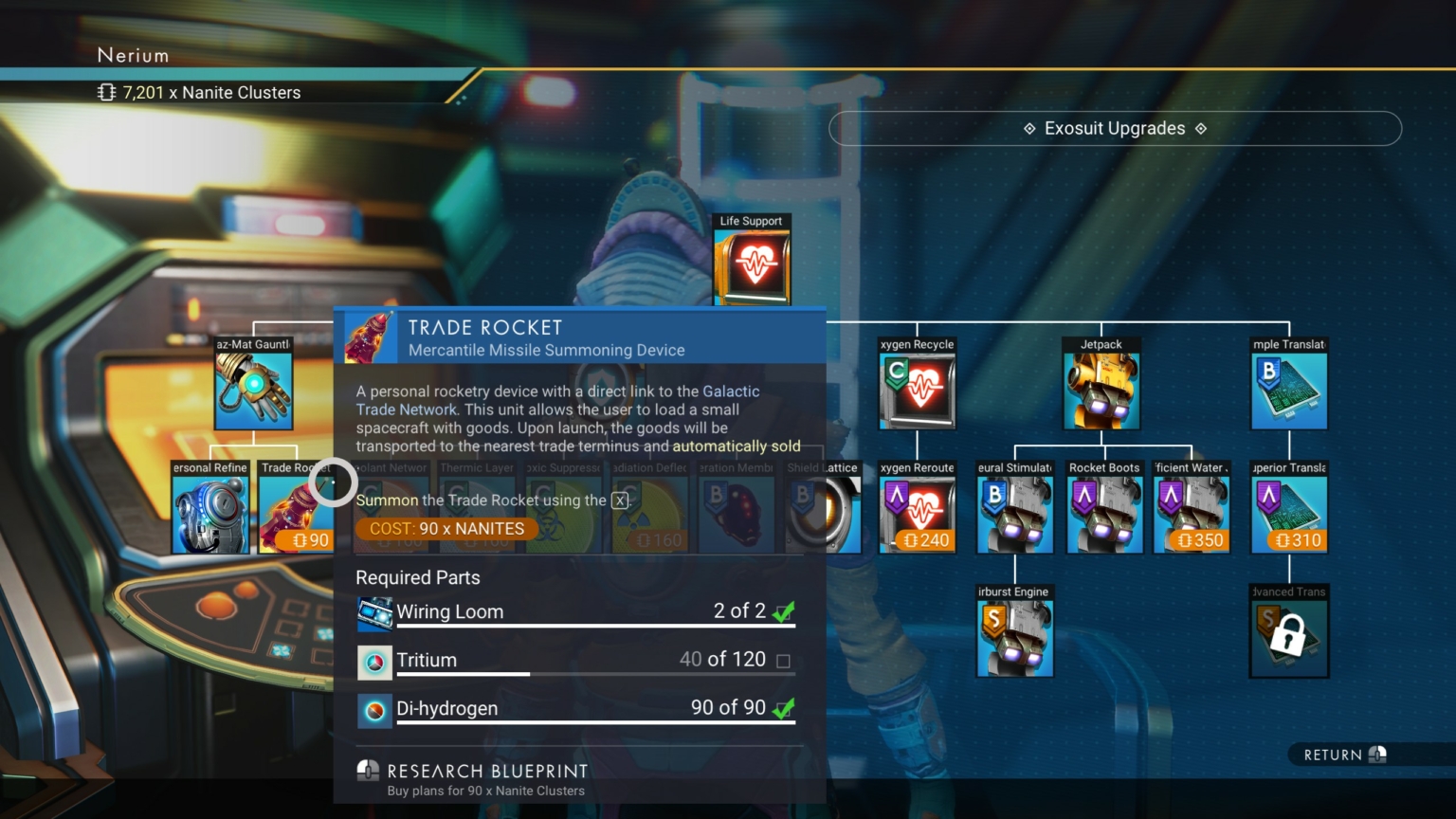Click the locked Advanced Translator slot
The height and width of the screenshot is (819, 1456).
(1288, 635)
